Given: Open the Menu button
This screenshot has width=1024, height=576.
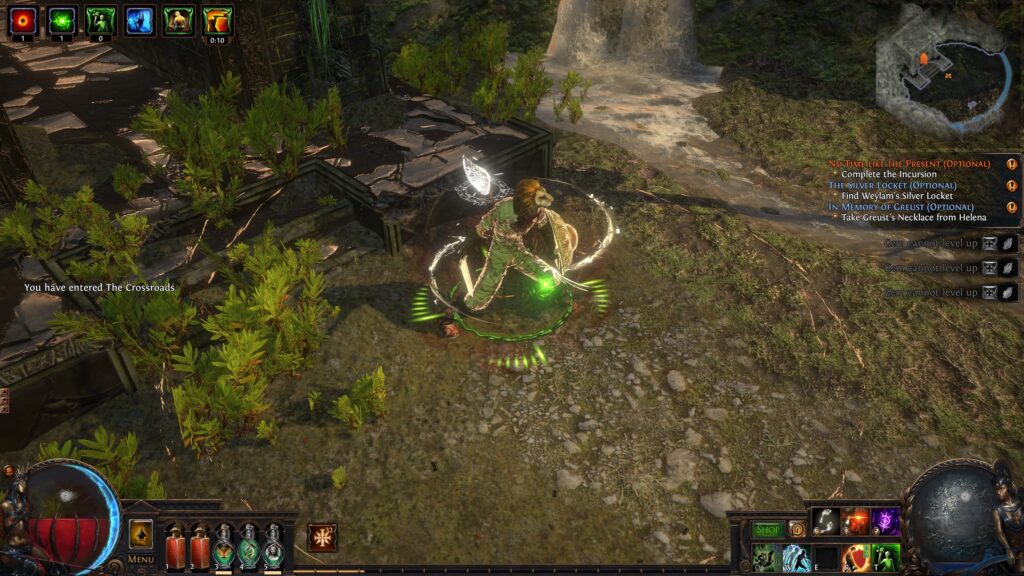Looking at the screenshot, I should pos(141,559).
